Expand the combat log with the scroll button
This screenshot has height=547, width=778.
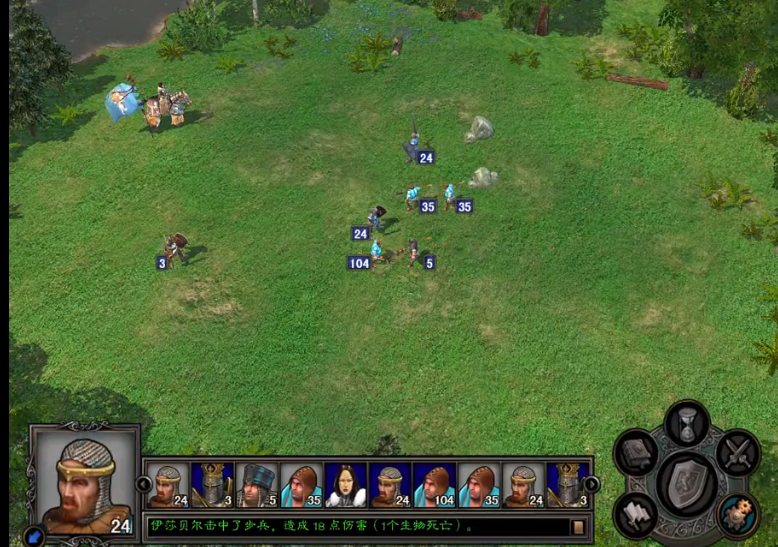click(x=577, y=526)
